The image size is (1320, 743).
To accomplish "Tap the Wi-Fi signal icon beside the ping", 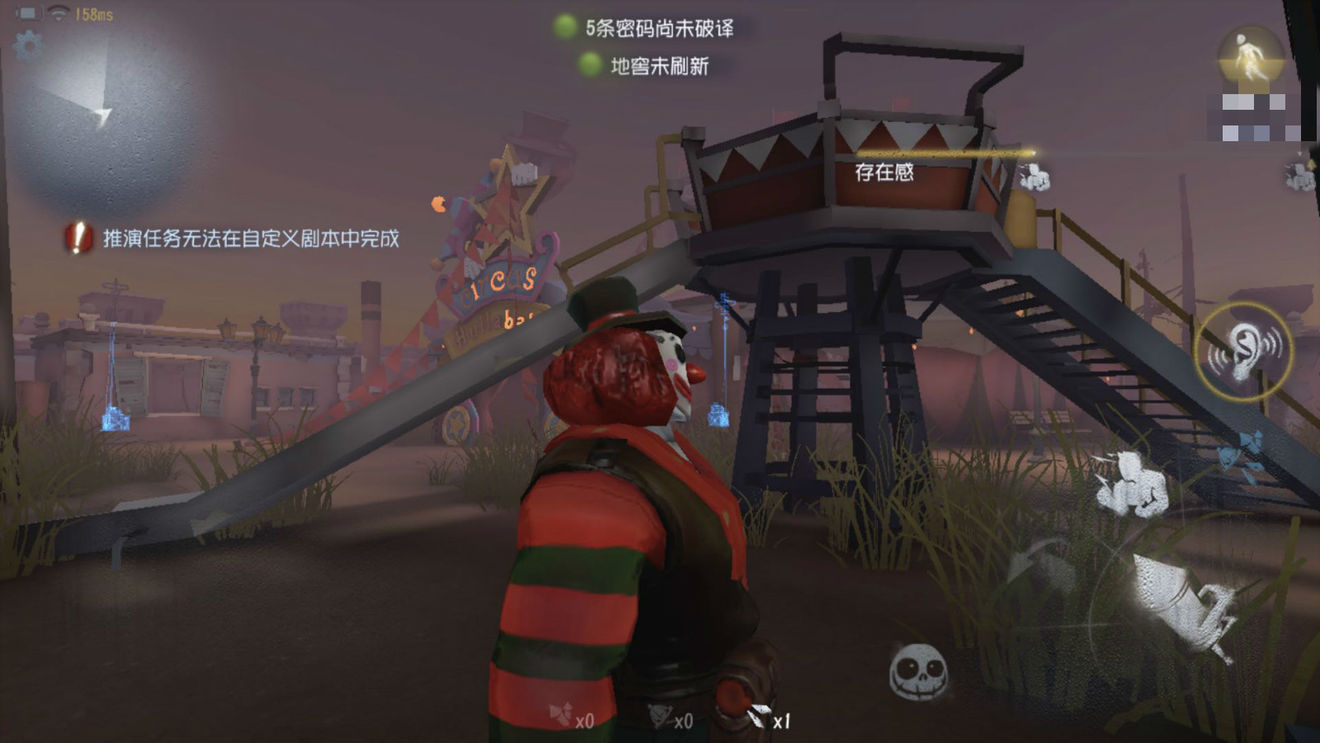I will point(57,13).
